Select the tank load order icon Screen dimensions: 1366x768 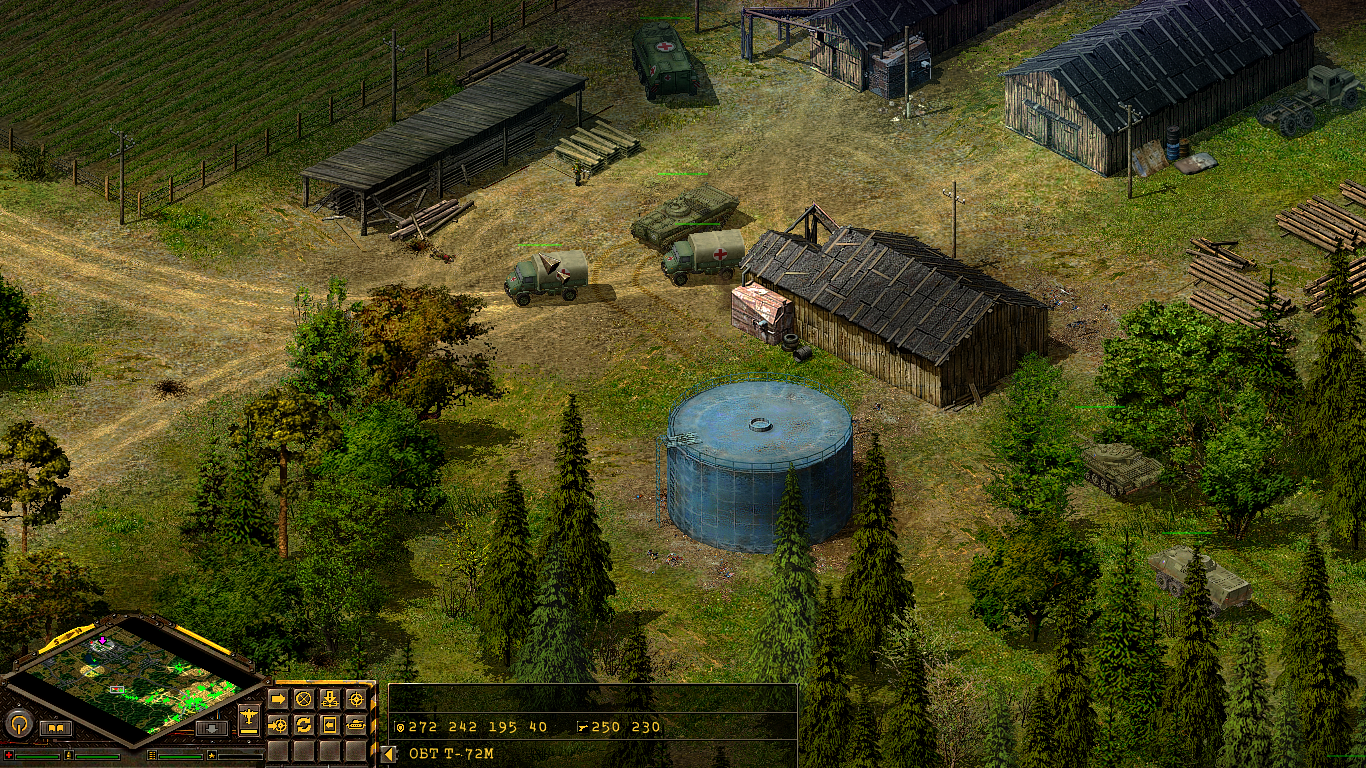click(x=357, y=725)
